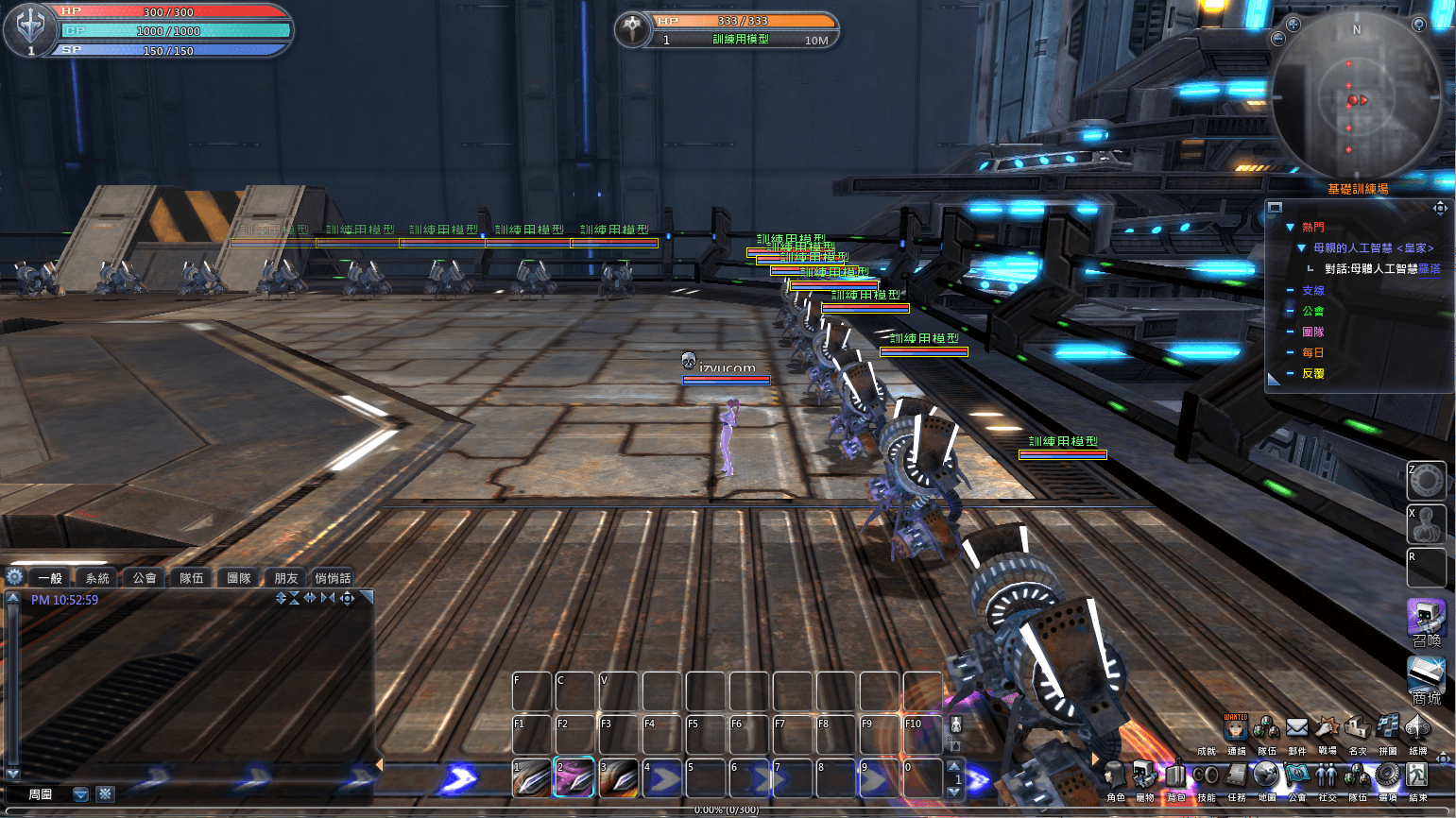Open the 周圍 chat channel dropdown
The image size is (1456, 818).
(81, 794)
